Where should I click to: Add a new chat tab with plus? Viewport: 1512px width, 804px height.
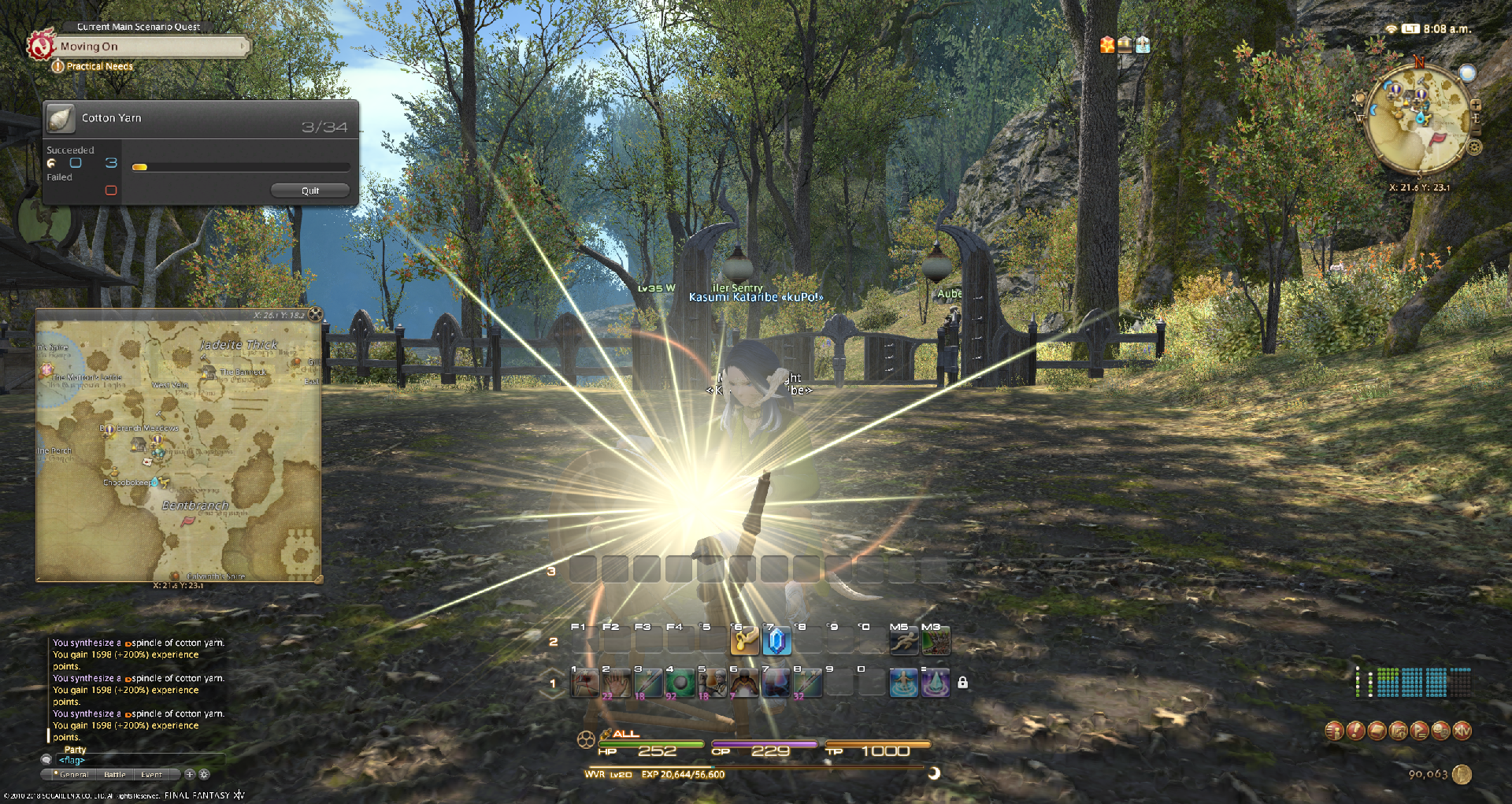tap(190, 774)
